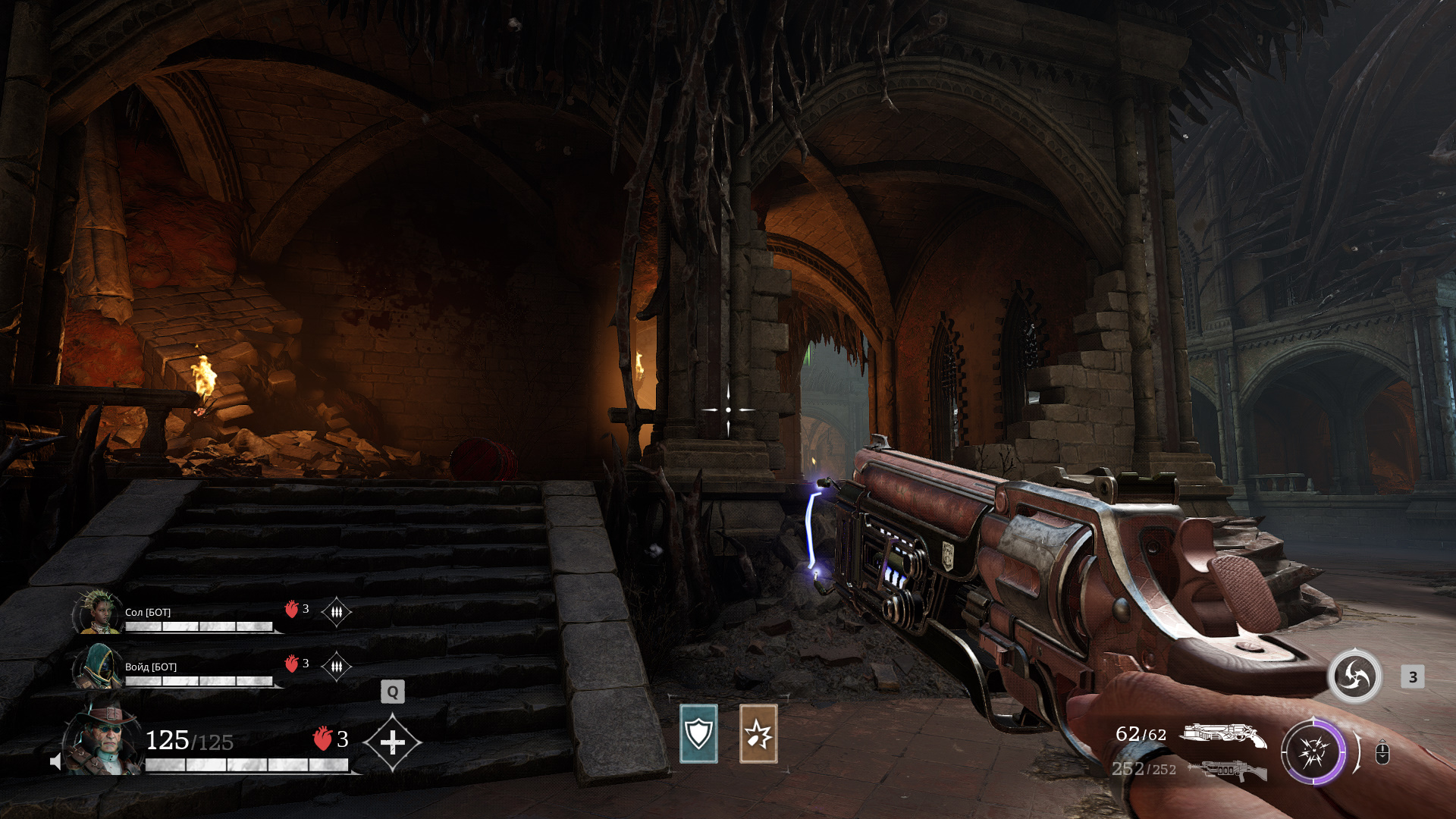
Task: Trigger the purple-ringed burst ability
Action: pyautogui.click(x=1313, y=752)
